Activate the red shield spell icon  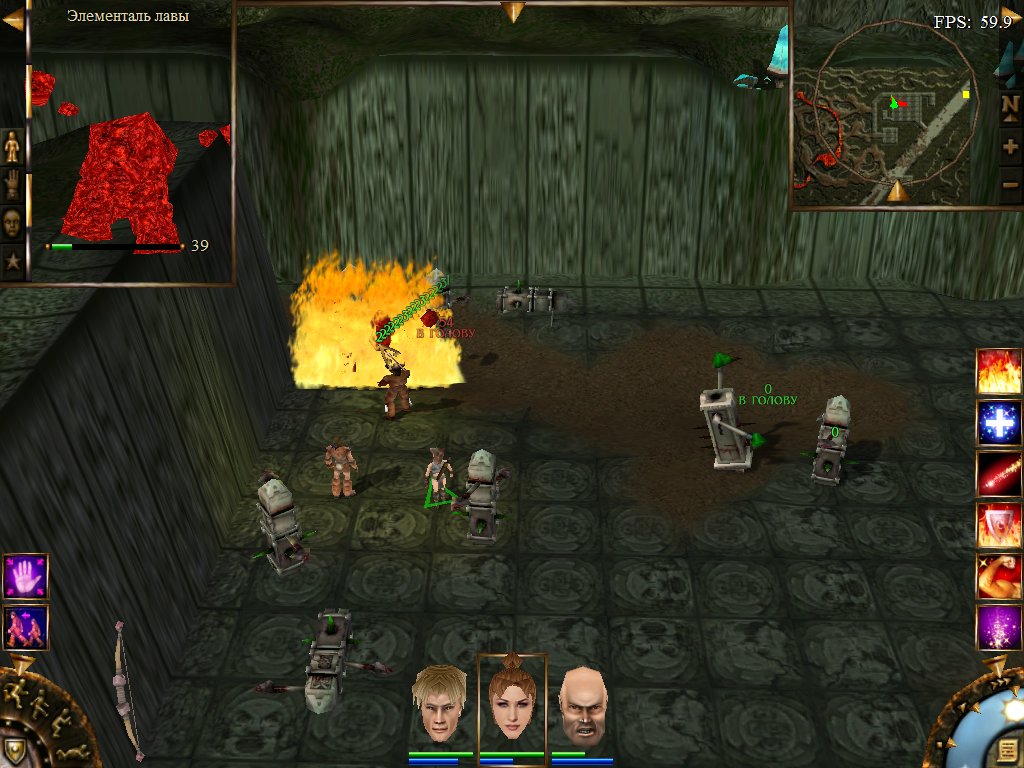(x=999, y=525)
